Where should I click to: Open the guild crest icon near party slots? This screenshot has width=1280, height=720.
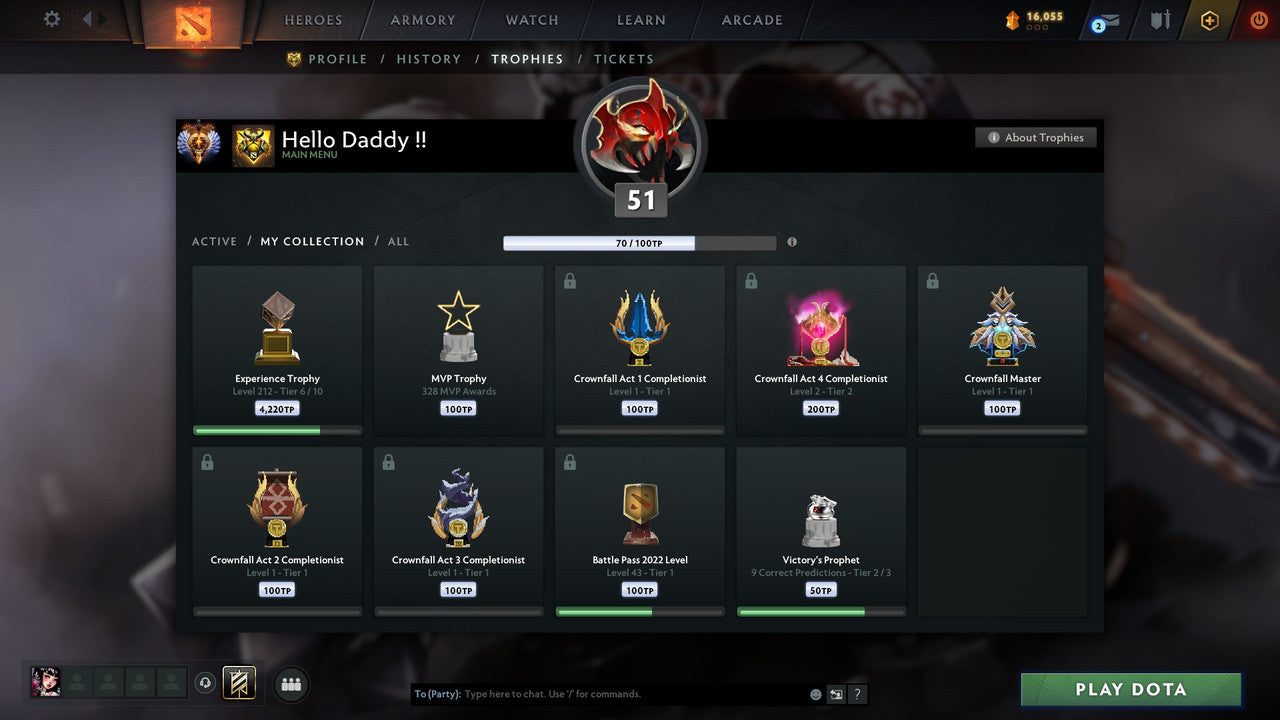point(239,683)
